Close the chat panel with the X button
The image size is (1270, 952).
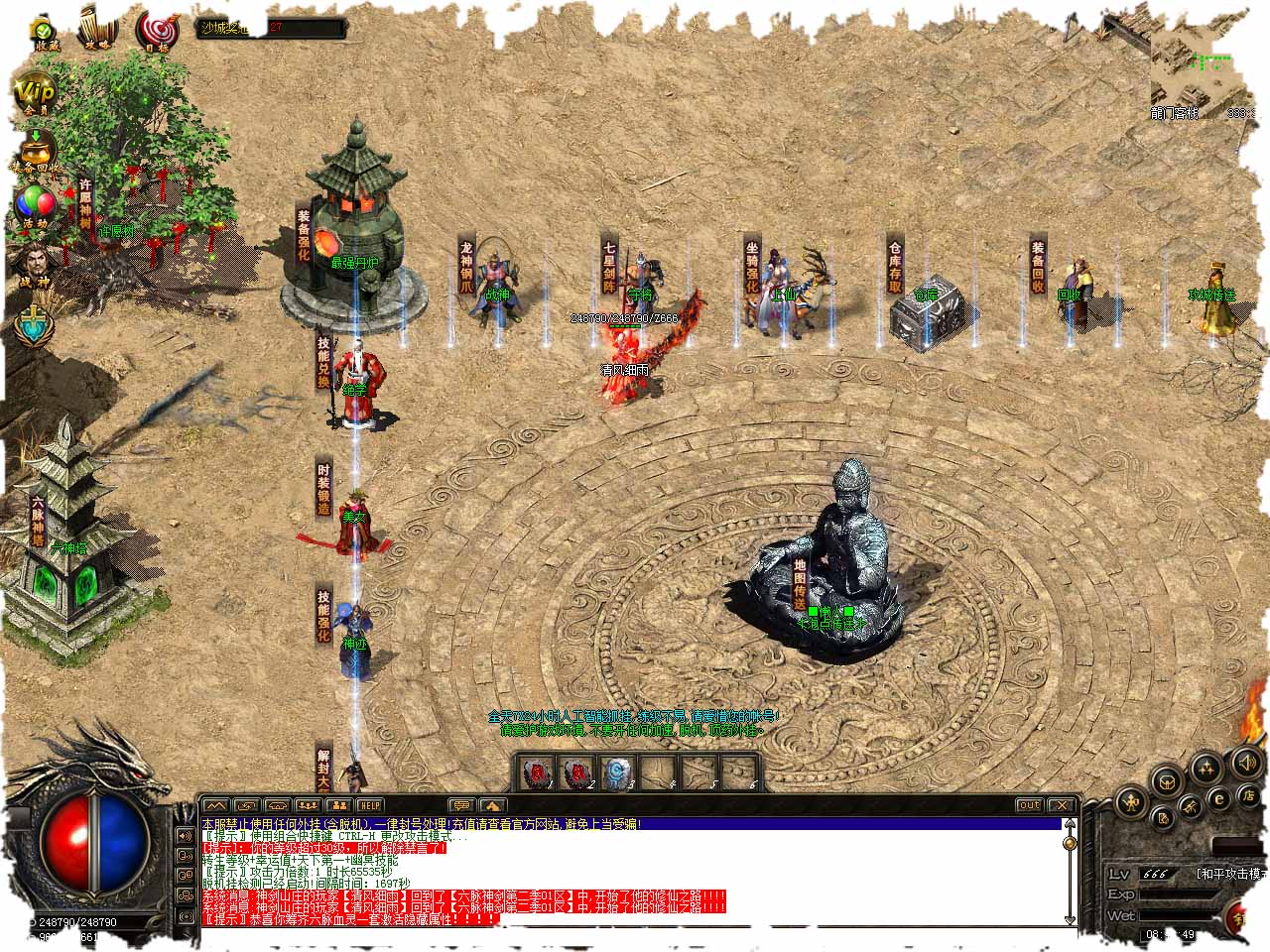1062,805
